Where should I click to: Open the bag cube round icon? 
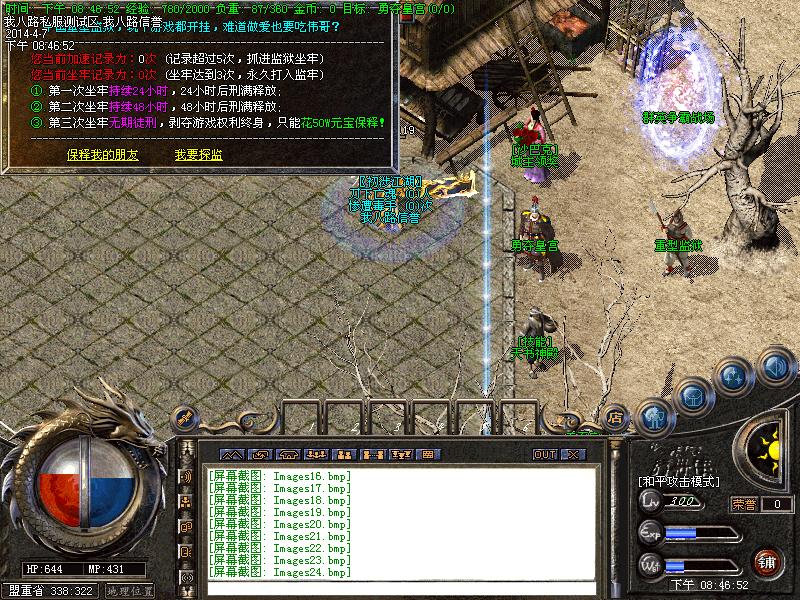(x=693, y=395)
